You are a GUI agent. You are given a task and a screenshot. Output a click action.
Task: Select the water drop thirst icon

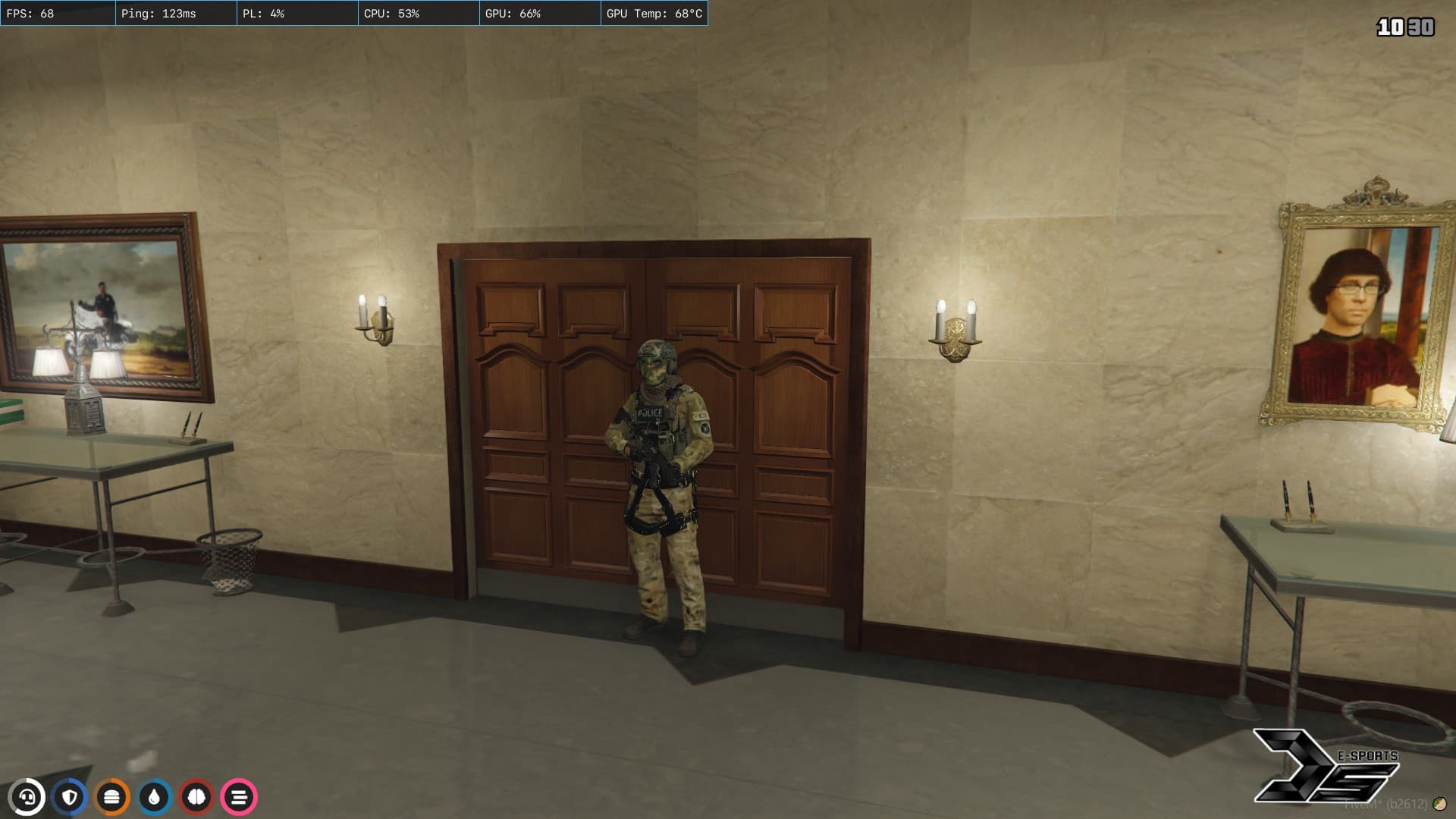[155, 797]
